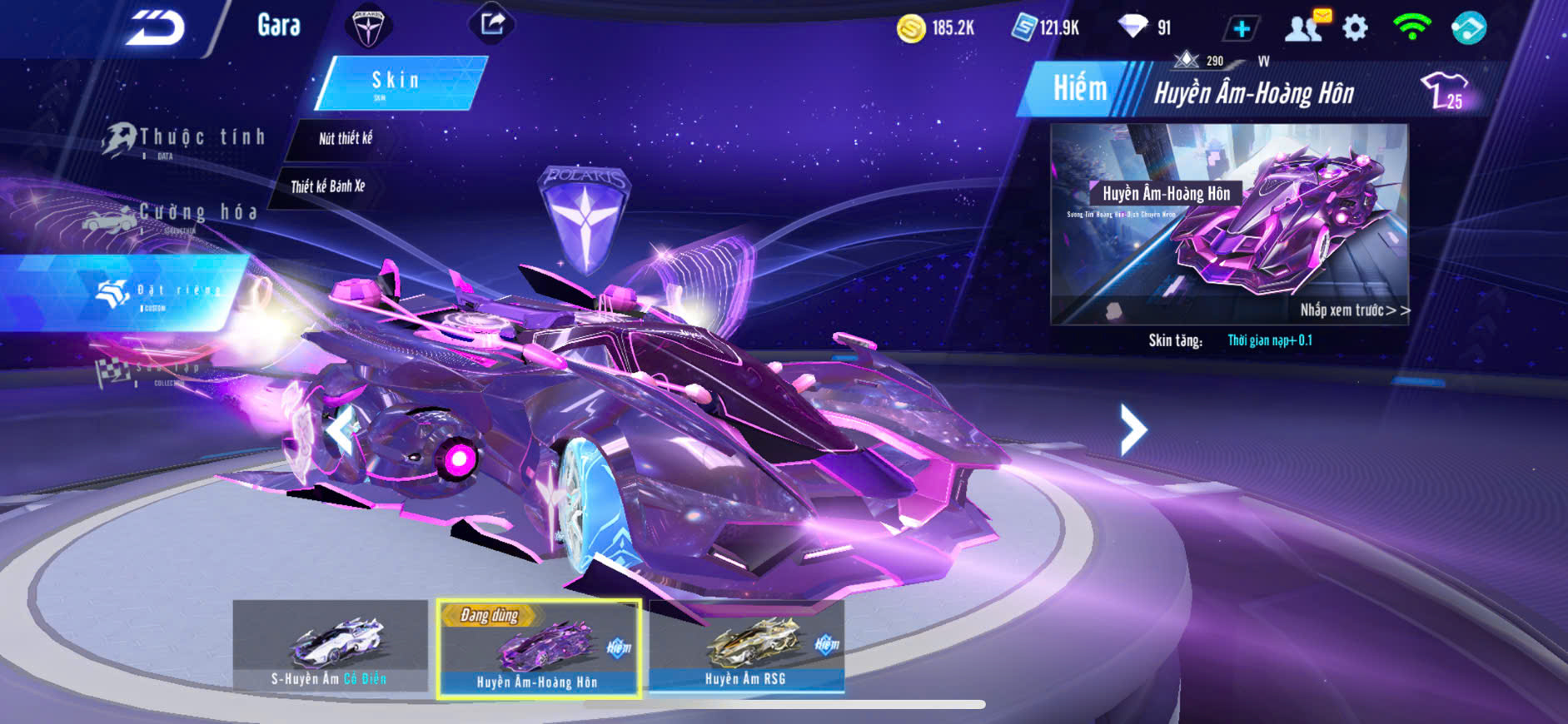Viewport: 1568px width, 724px height.
Task: Show the next car with right arrow
Action: 1132,430
